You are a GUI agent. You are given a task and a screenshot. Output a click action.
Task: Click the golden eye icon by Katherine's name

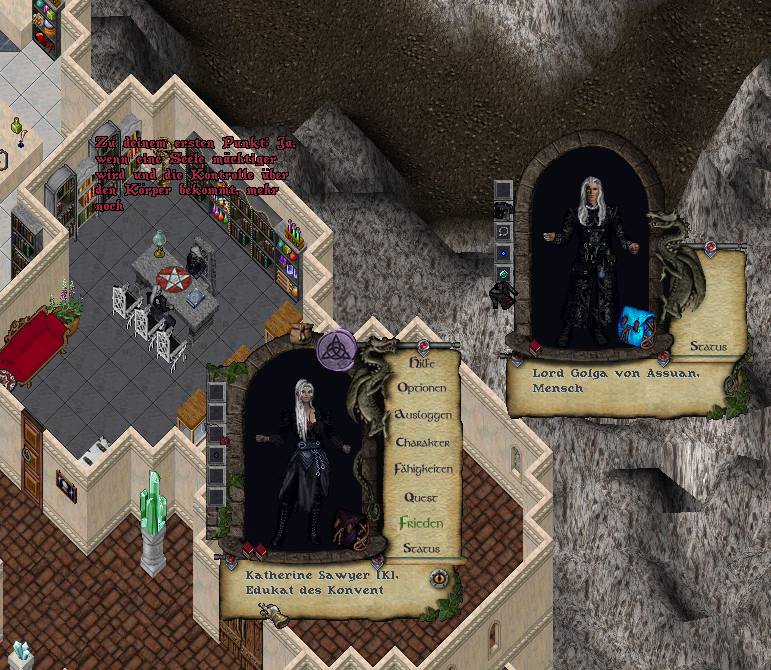(438, 577)
